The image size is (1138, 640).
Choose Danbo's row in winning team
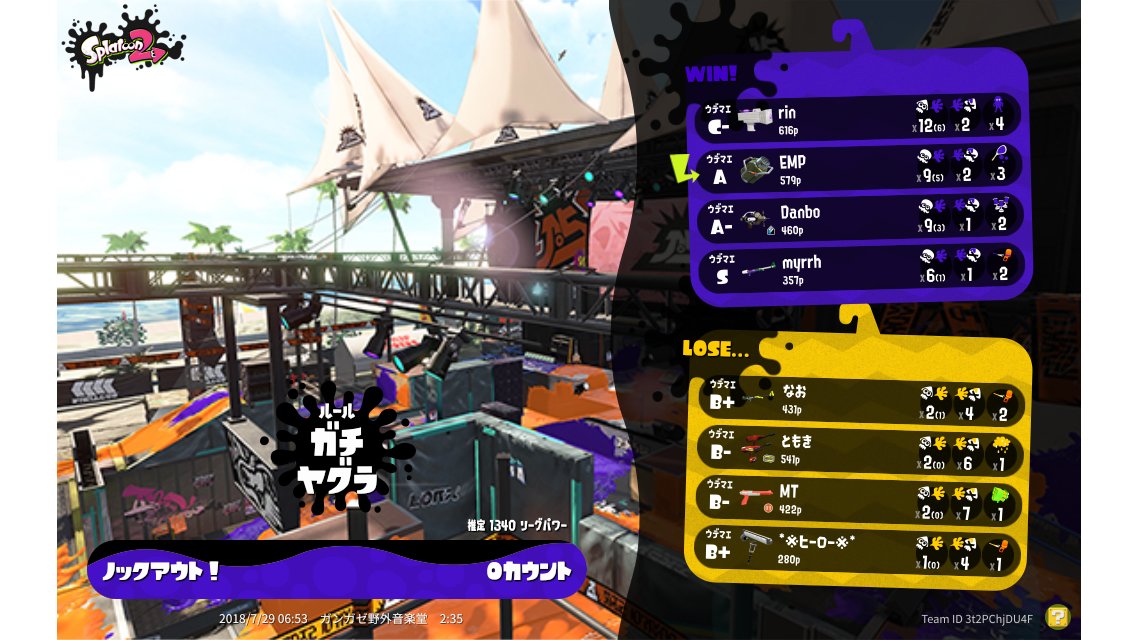click(860, 218)
